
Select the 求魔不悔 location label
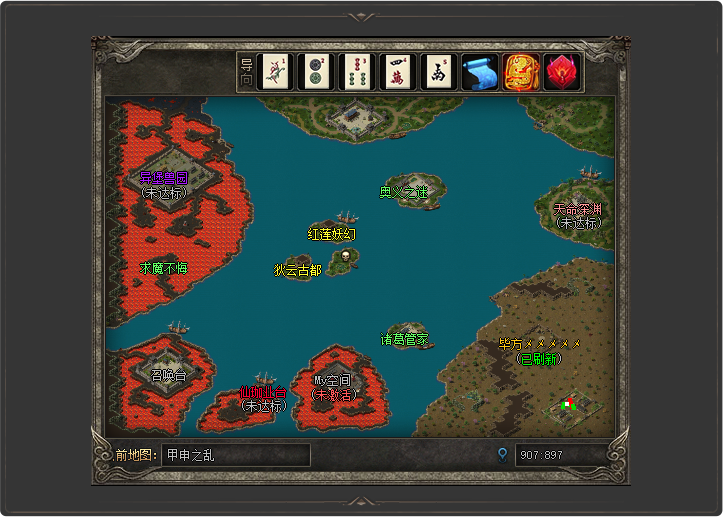click(164, 268)
